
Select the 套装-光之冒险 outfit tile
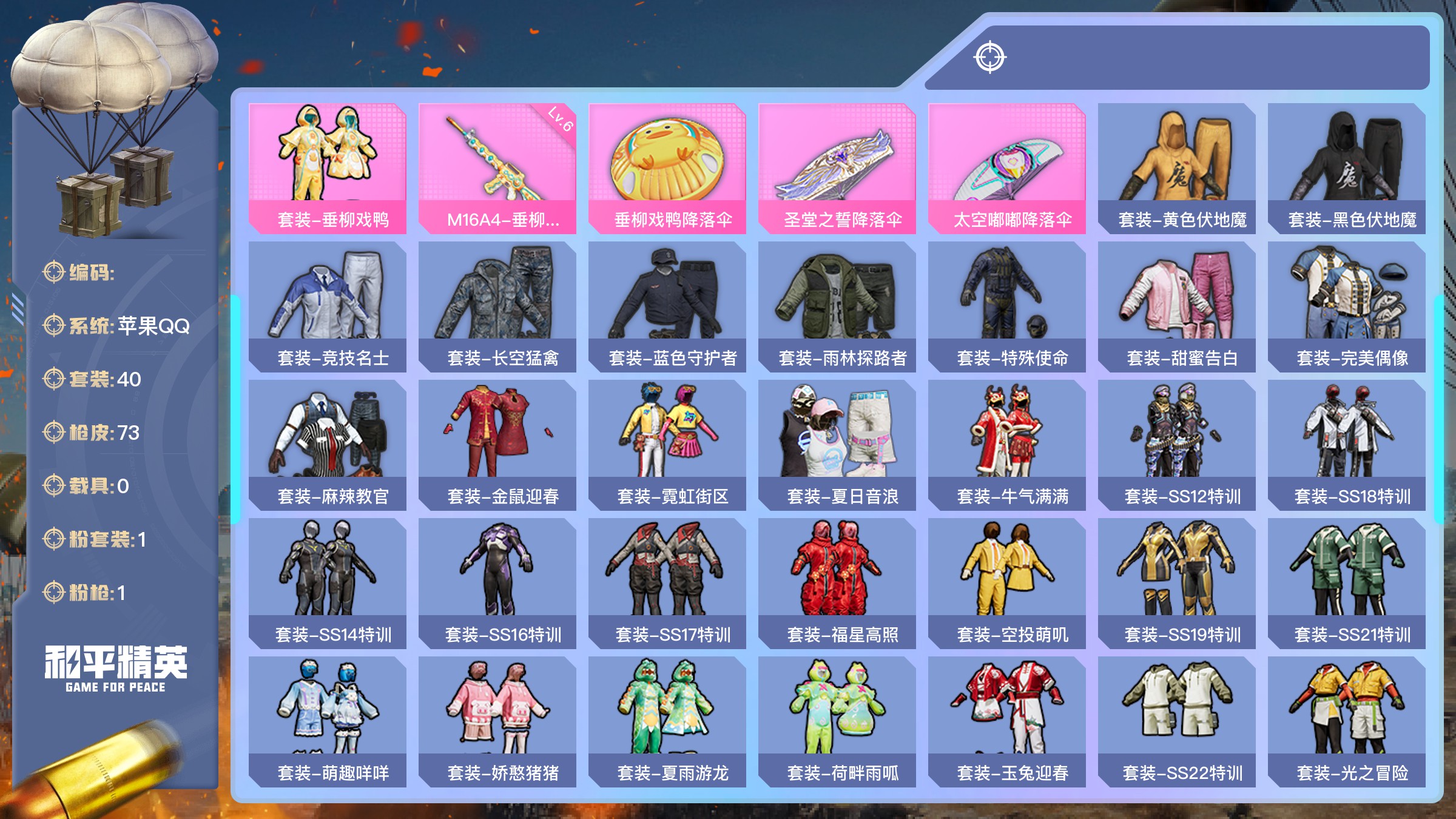click(x=1347, y=721)
